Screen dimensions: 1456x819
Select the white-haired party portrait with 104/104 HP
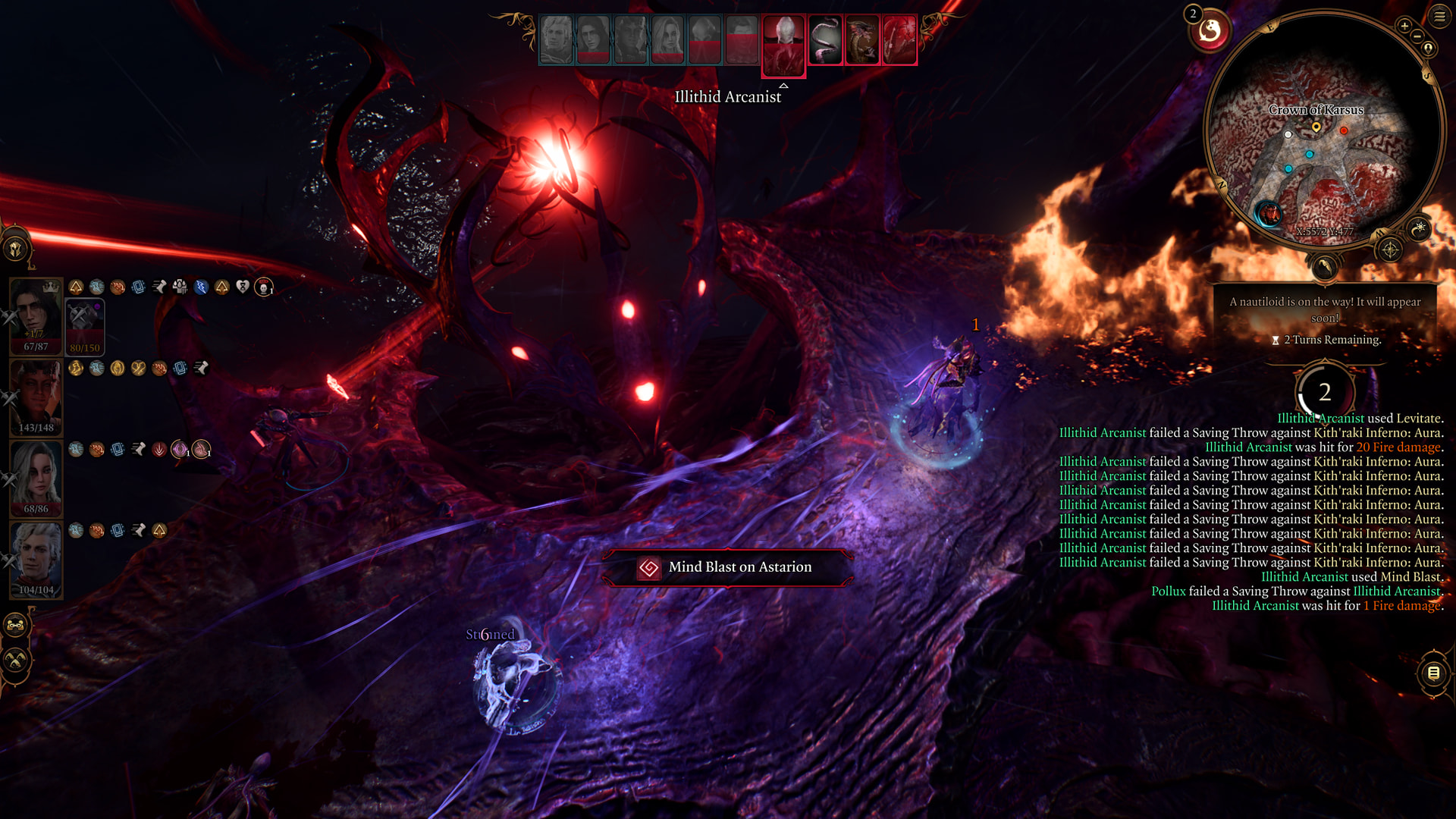click(x=36, y=558)
